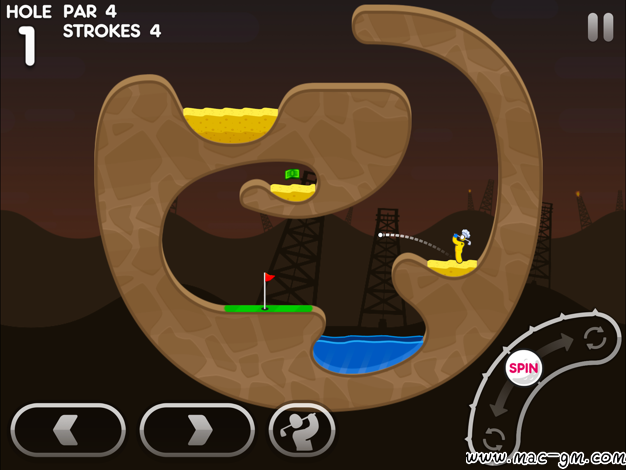Aim the shot with the left arrow button
Screen dimensions: 626x470
(x=68, y=430)
